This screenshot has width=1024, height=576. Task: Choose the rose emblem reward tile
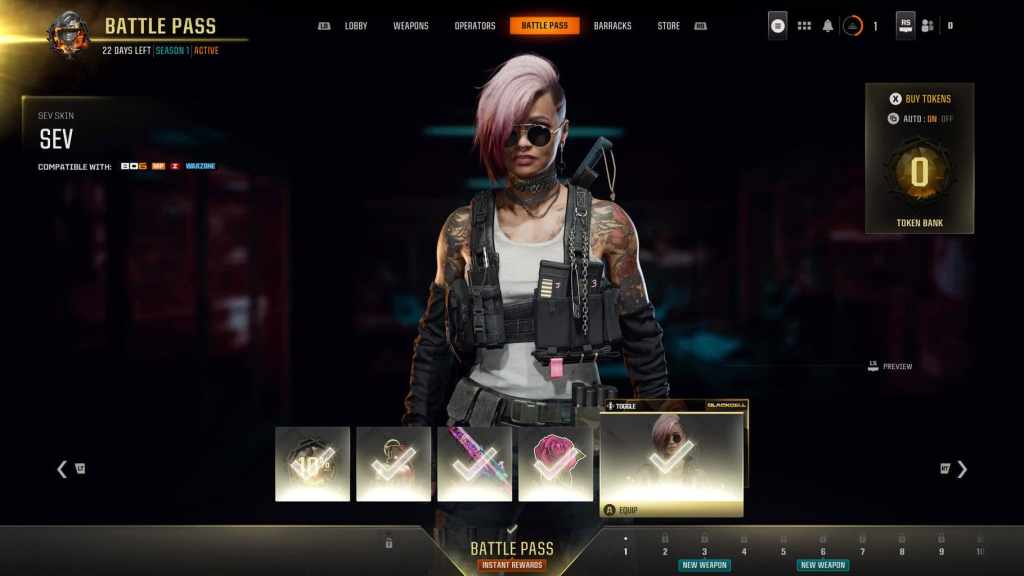click(555, 463)
